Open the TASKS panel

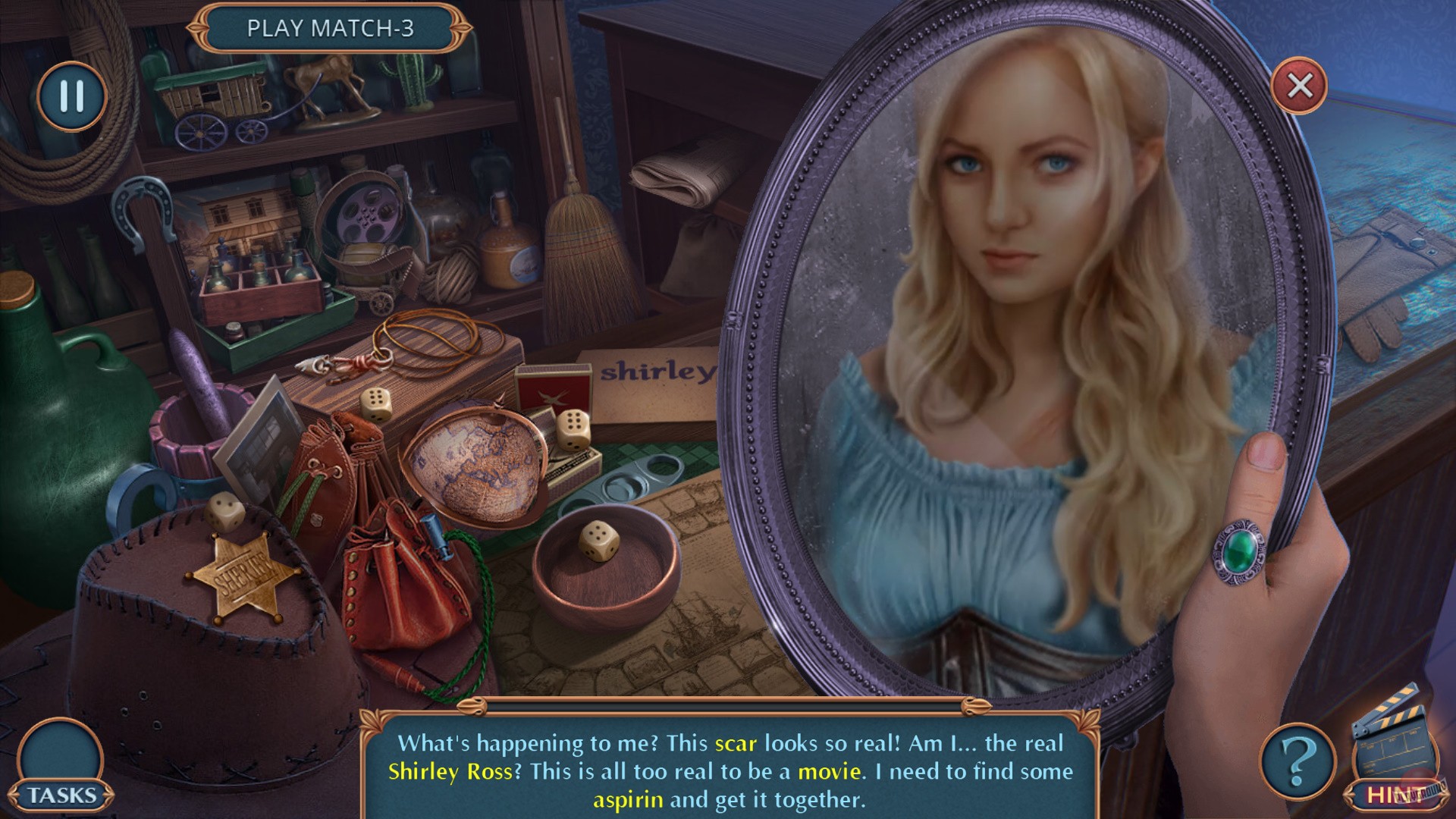click(x=61, y=793)
